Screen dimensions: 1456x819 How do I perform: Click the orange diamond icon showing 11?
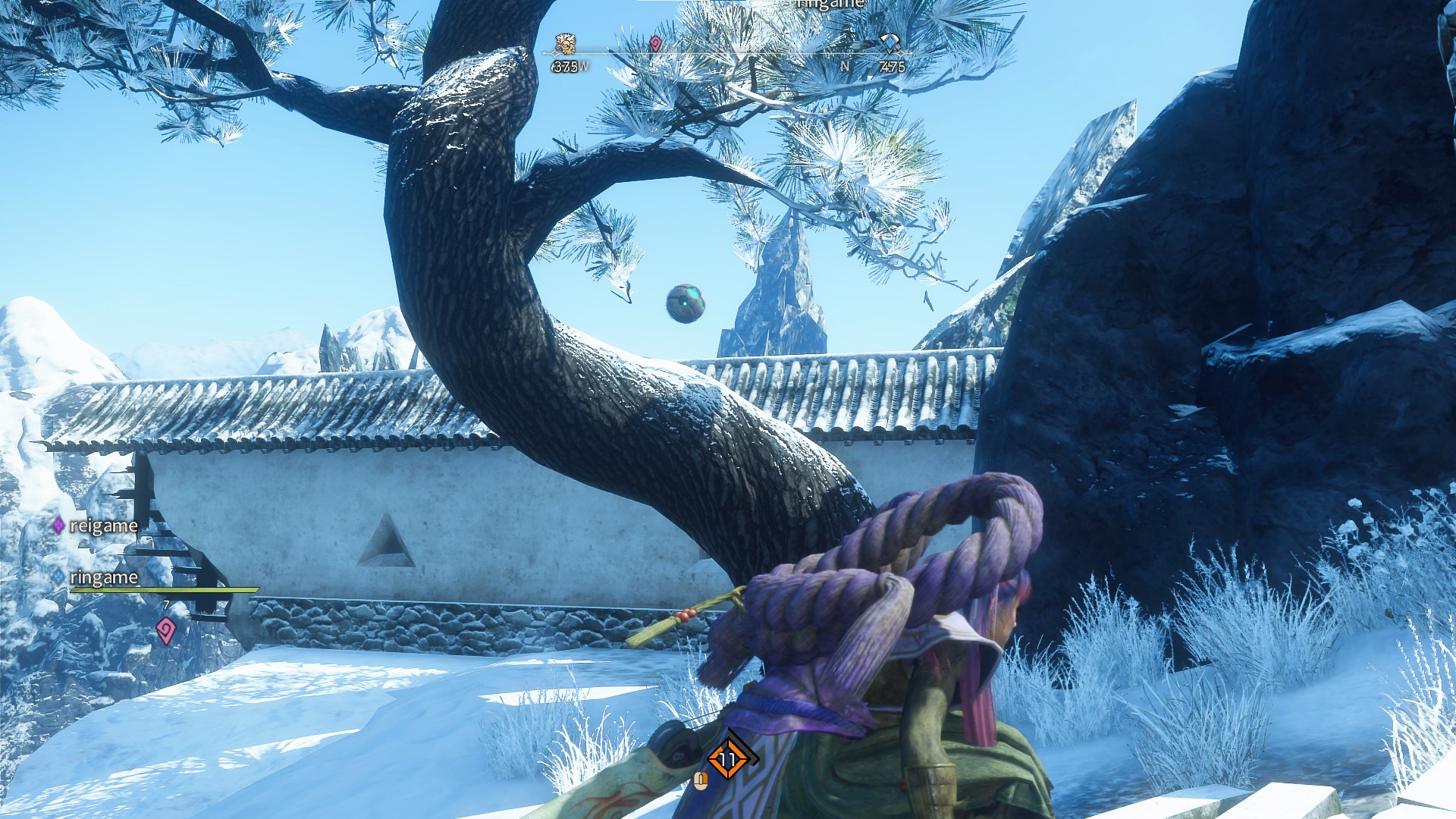point(728,758)
